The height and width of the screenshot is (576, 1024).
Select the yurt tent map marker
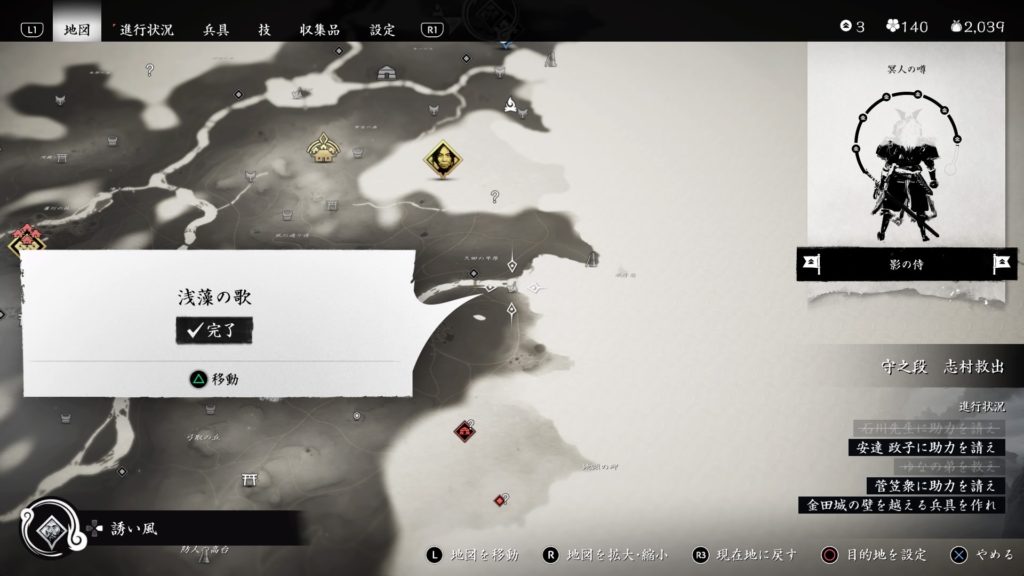387,72
